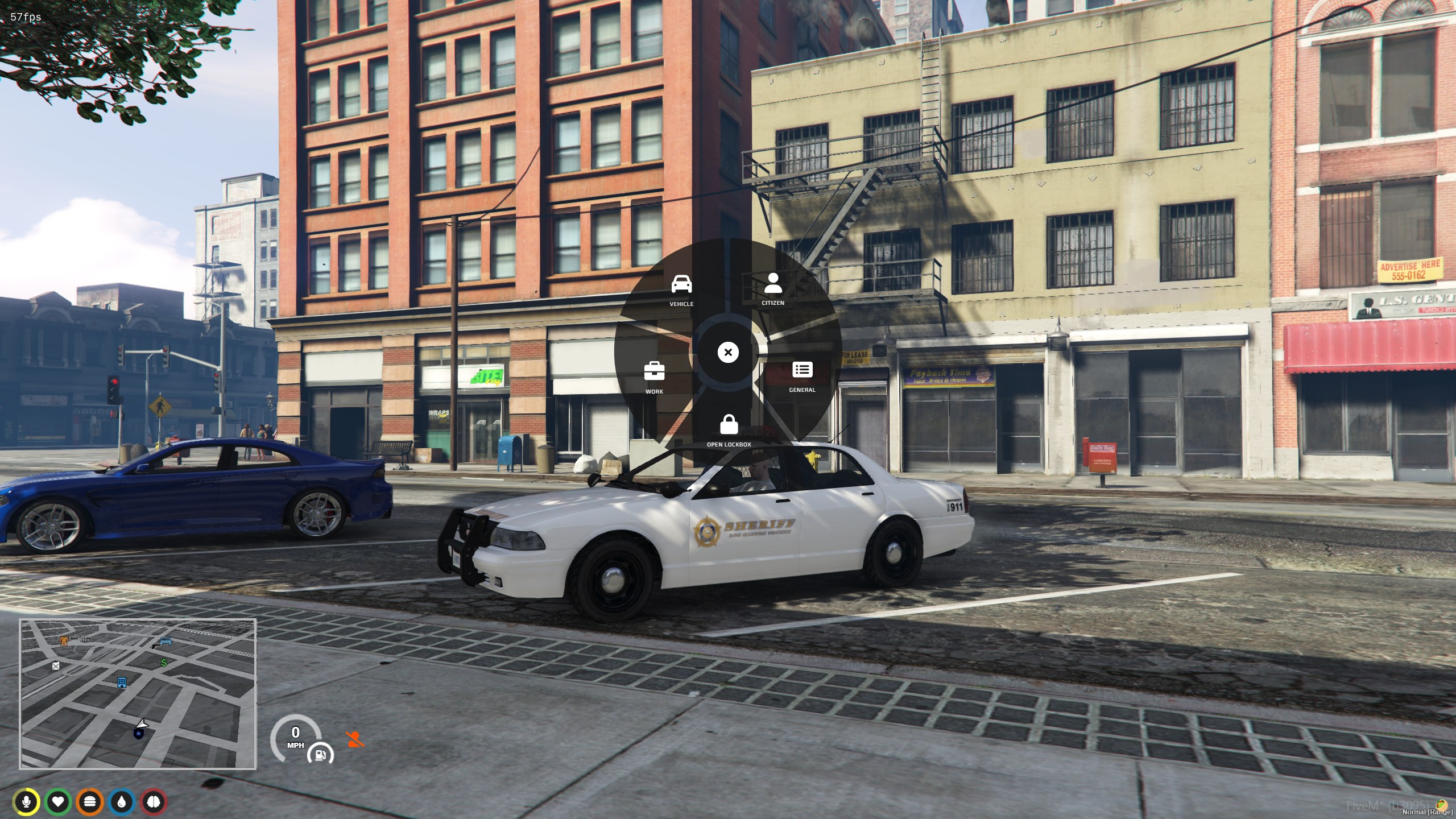The image size is (1456, 819).
Task: Close the radial menu with the X
Action: 728,353
